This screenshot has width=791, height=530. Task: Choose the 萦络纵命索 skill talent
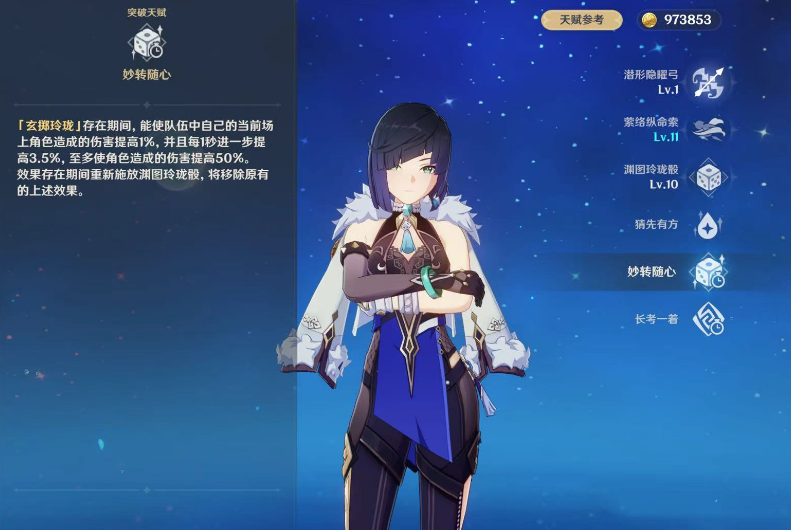click(x=708, y=130)
